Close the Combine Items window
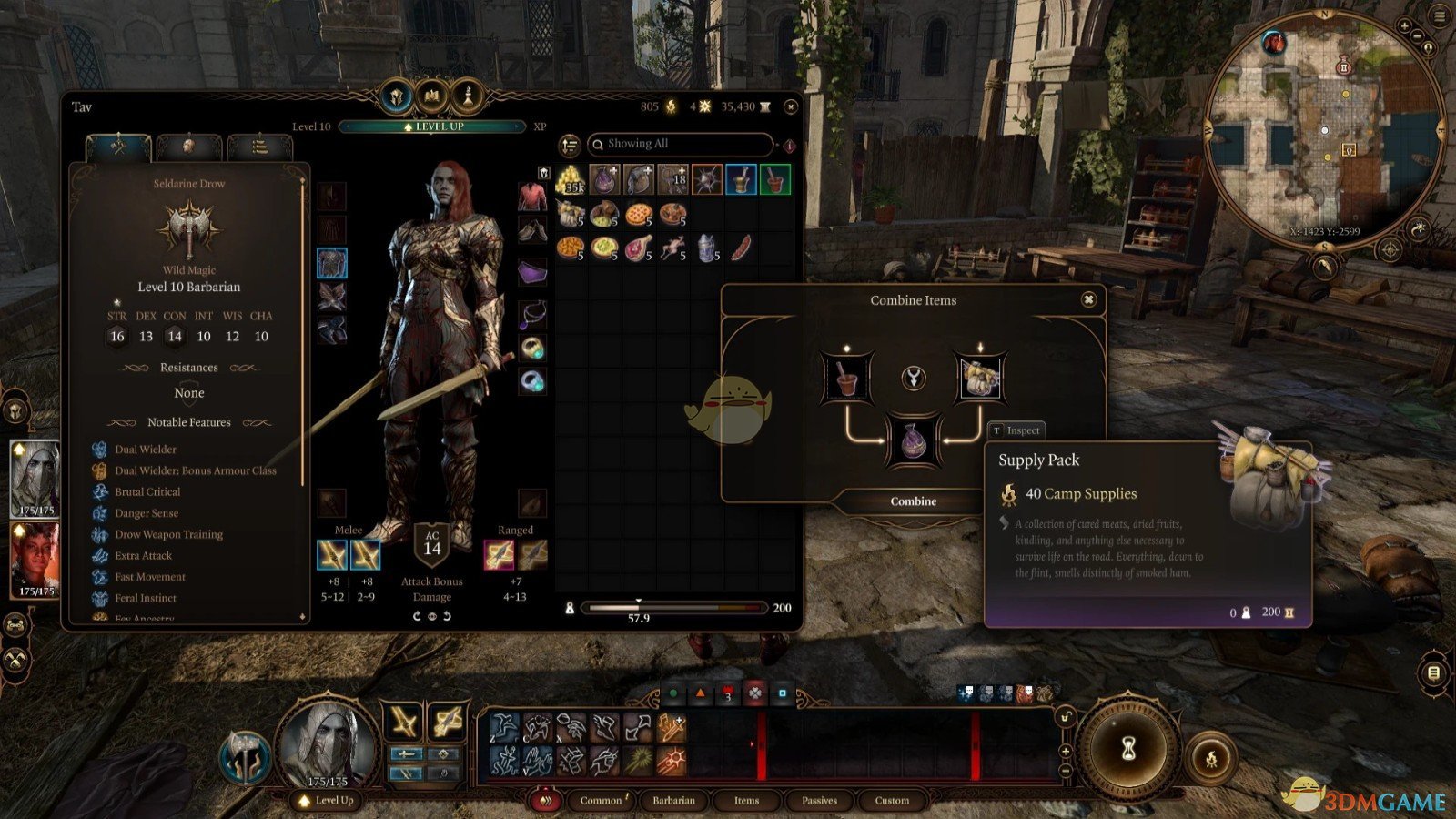The height and width of the screenshot is (819, 1456). 1088,299
